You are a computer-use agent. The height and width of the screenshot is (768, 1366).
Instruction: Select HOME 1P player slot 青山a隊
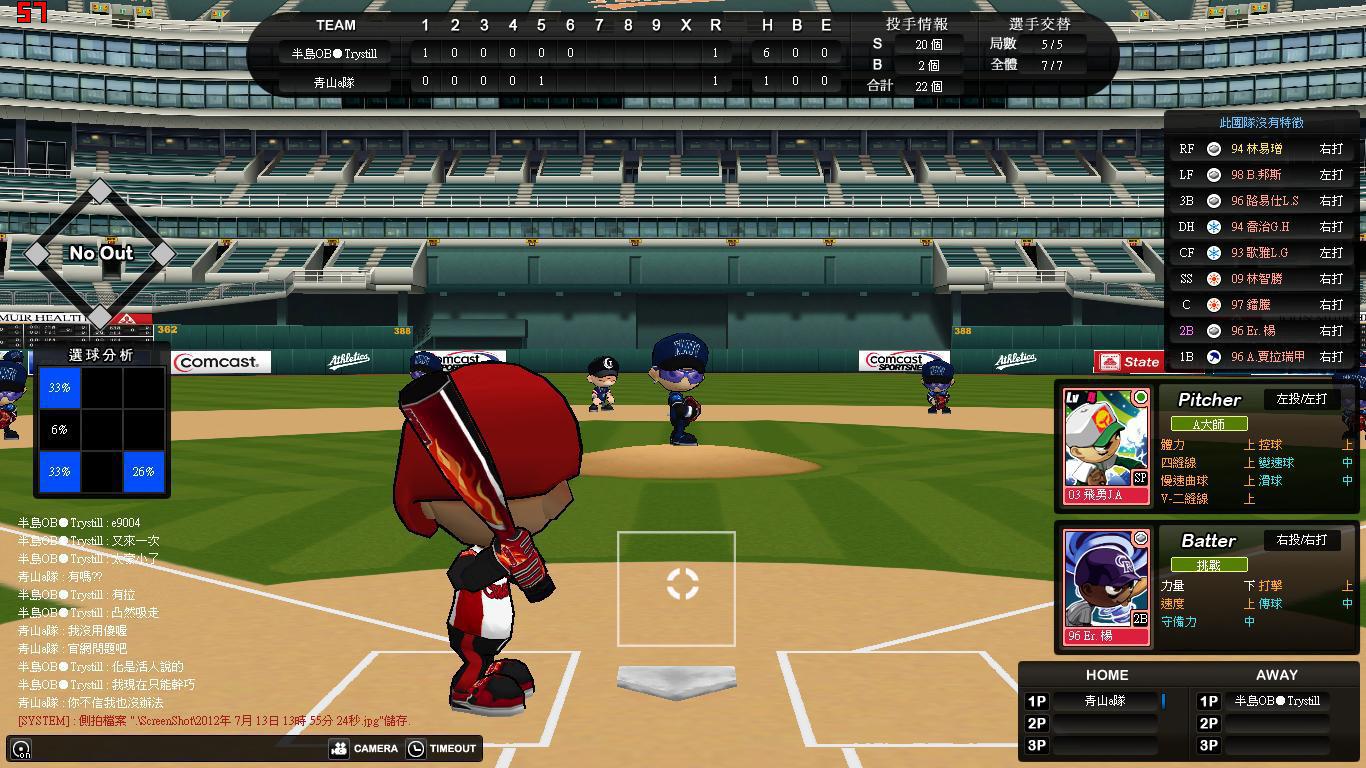click(1106, 701)
